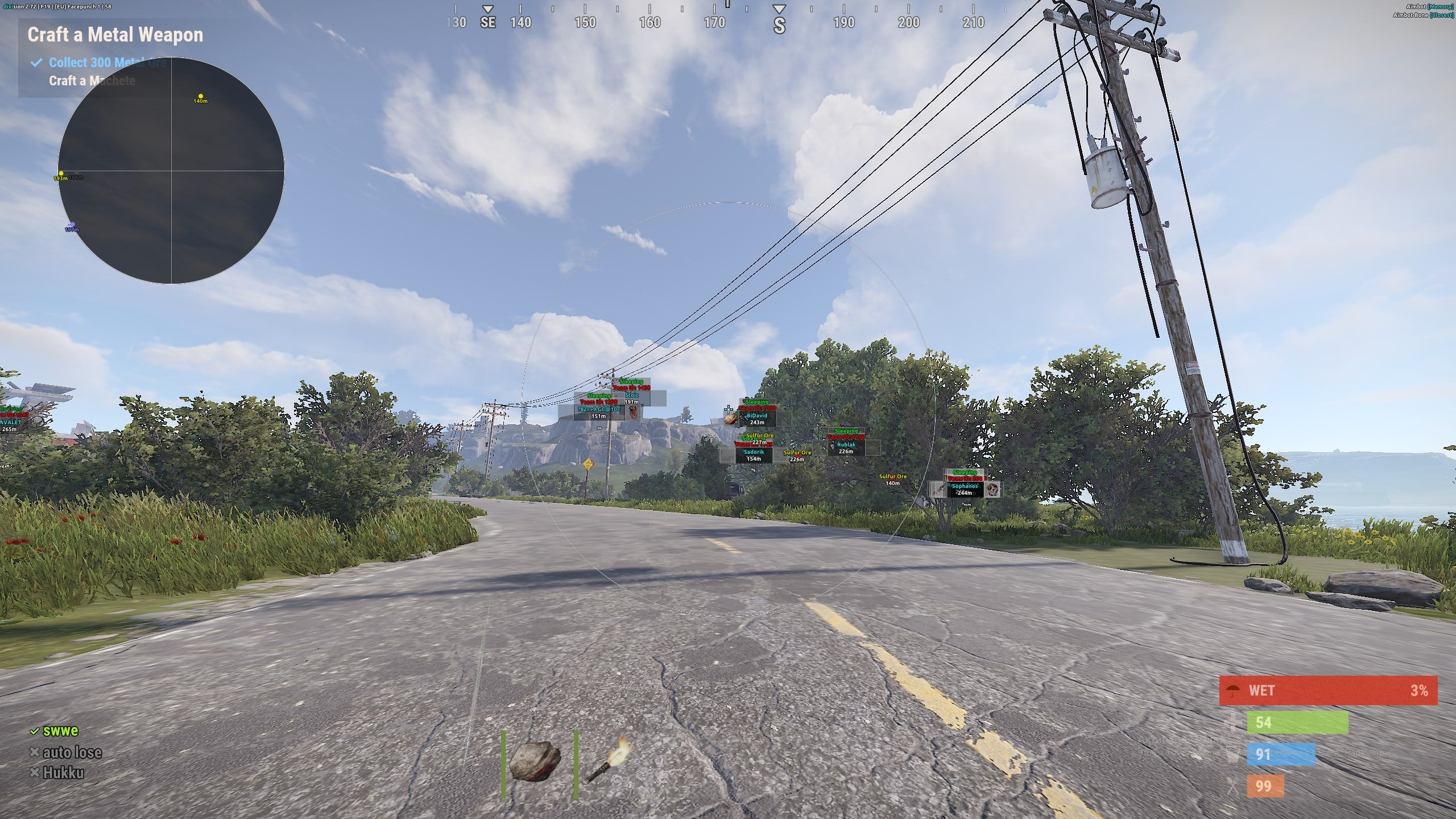Expand BiDavid's Team ID 2130 entry
Screen dimensions: 1456x819
(756, 408)
